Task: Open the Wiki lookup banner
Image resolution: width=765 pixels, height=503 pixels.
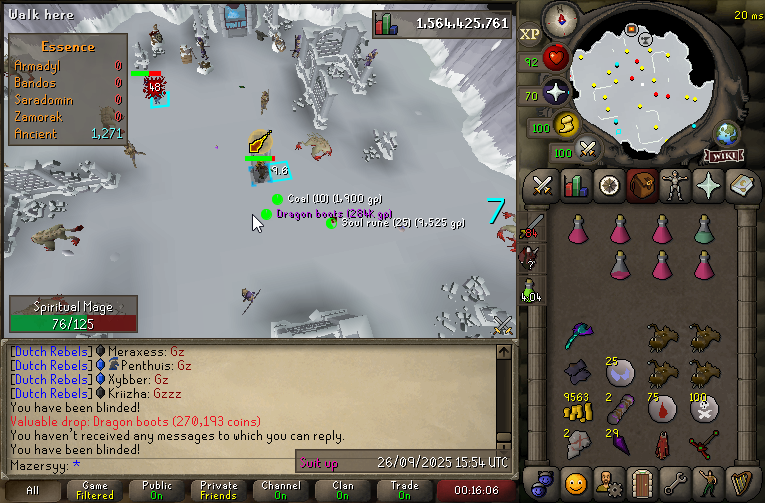Action: pos(724,155)
